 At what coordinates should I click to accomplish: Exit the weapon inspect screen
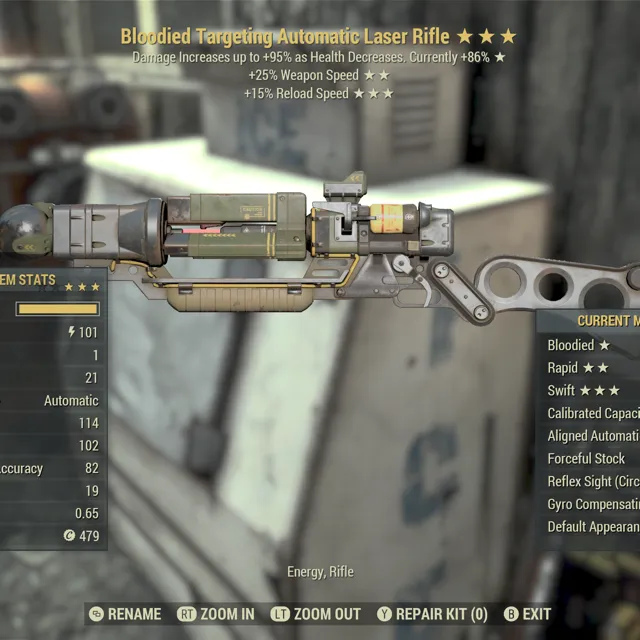click(x=527, y=614)
